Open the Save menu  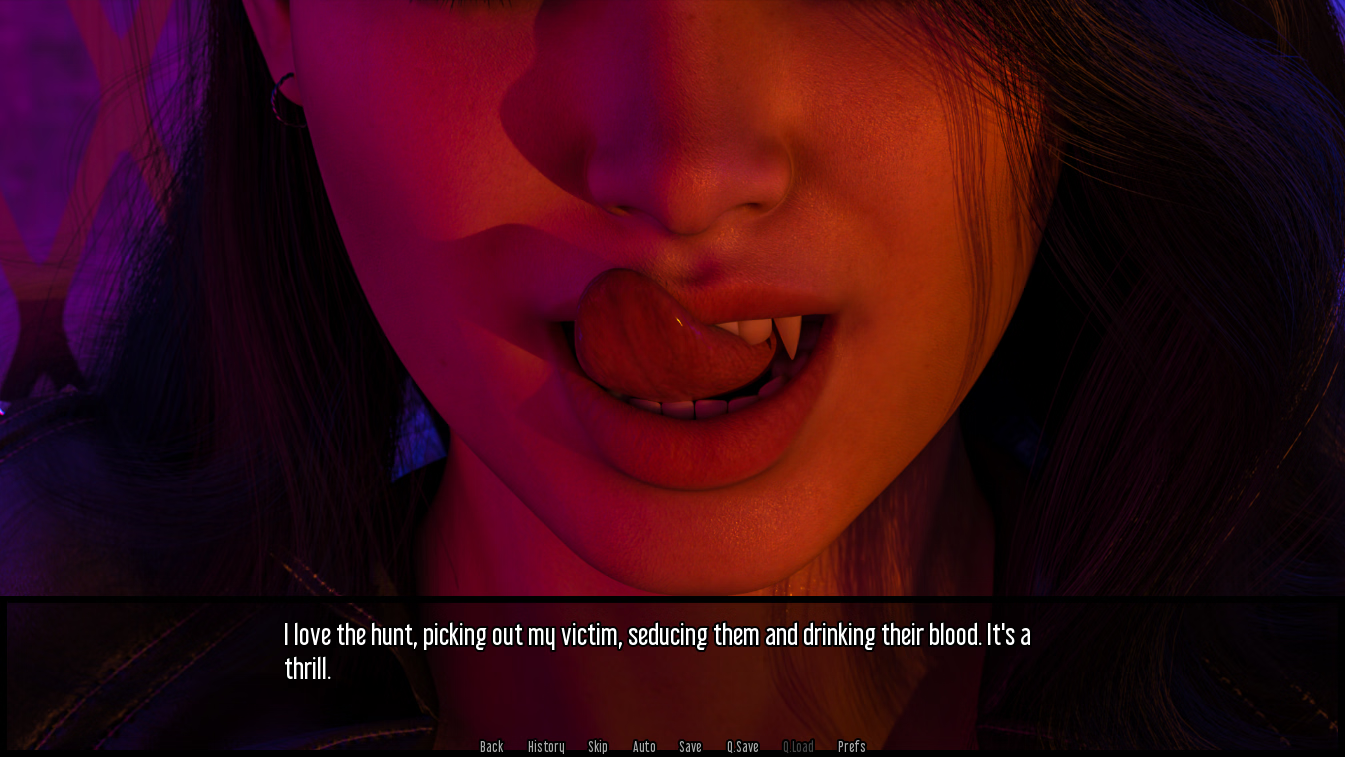tap(690, 747)
